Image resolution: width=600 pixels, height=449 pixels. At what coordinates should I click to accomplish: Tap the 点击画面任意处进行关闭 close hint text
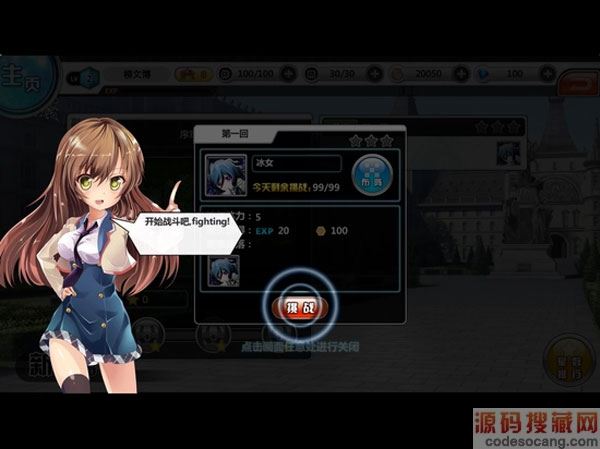[x=300, y=346]
